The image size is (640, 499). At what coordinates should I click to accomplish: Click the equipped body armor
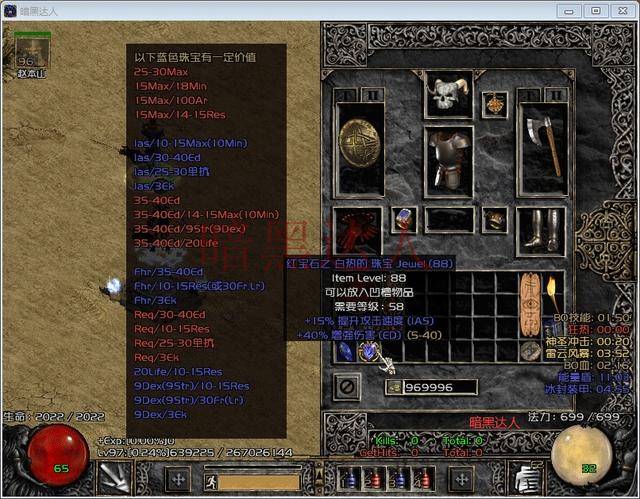pyautogui.click(x=446, y=157)
